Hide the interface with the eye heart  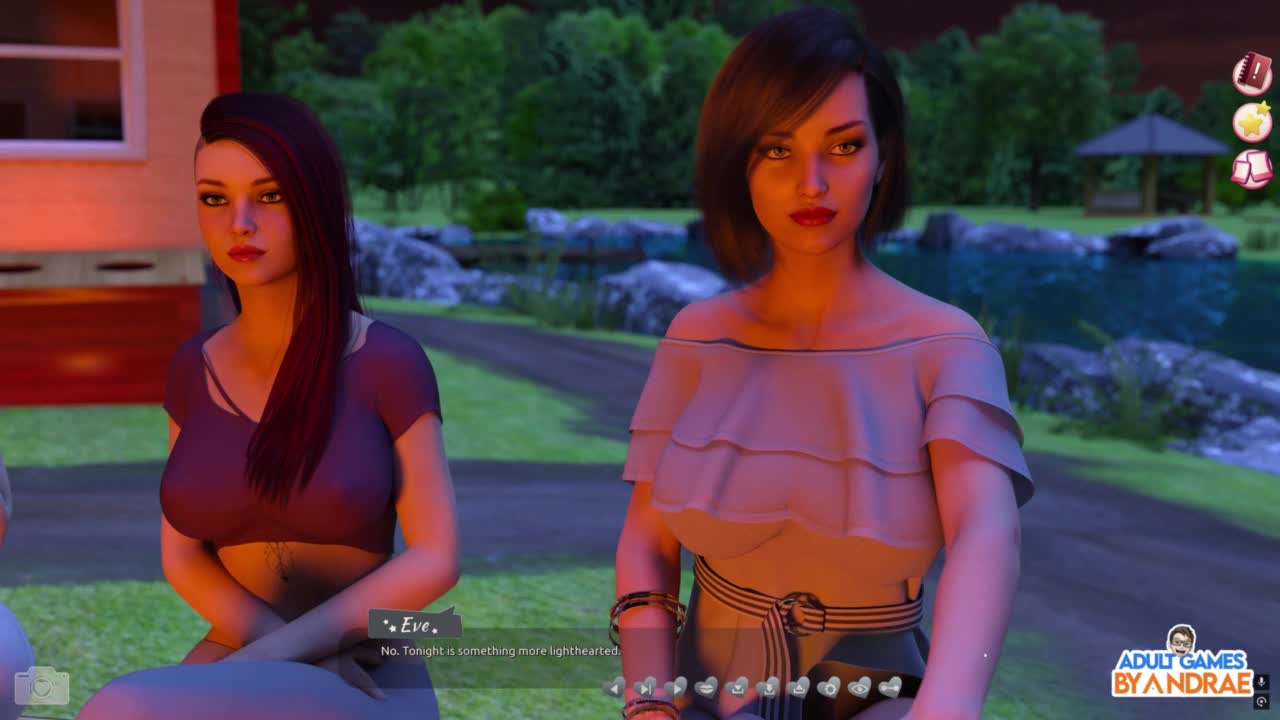coord(859,687)
